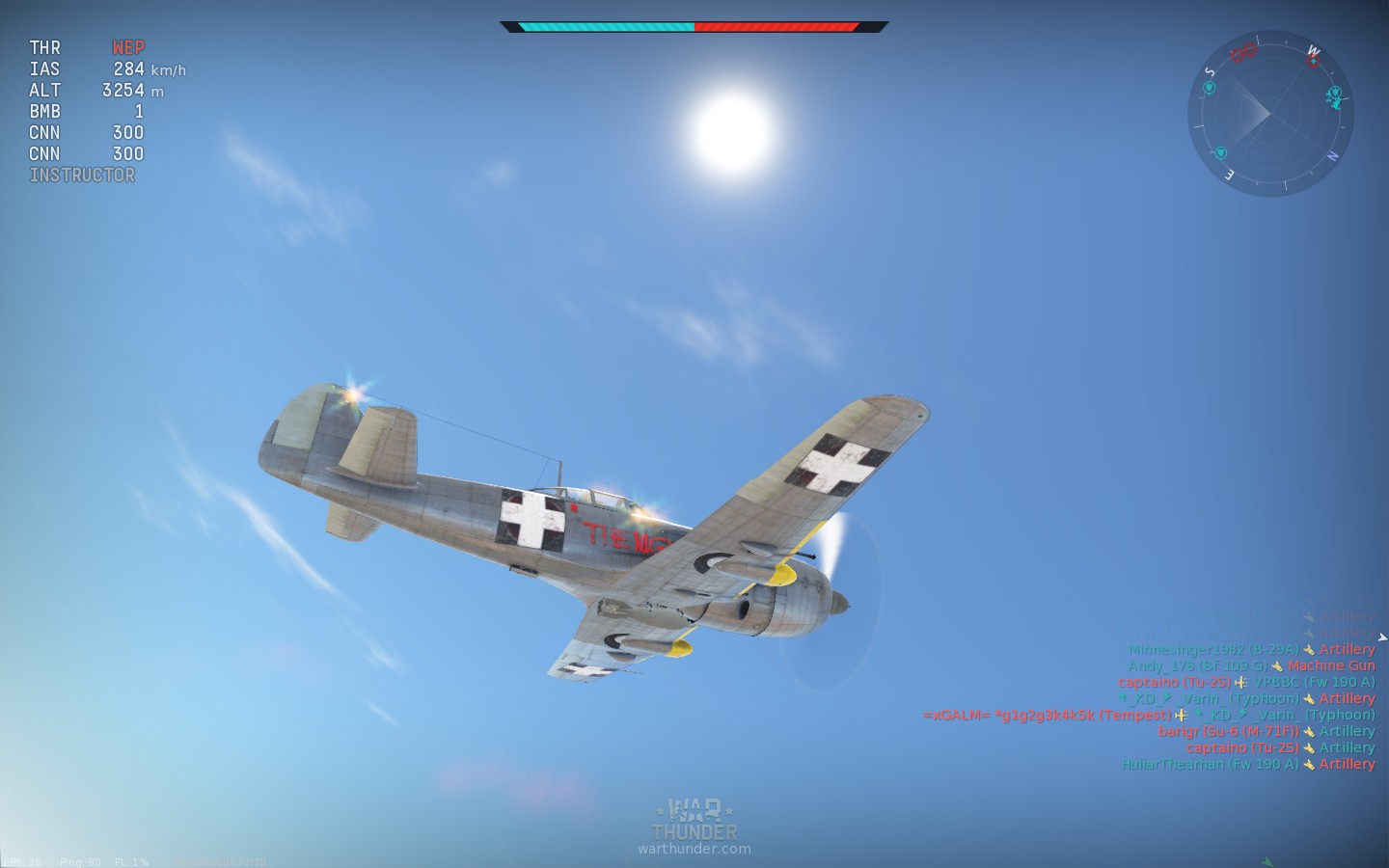Click the Andy_178 Machine Gun kill feed entry
The image size is (1389, 868).
pyautogui.click(x=1251, y=665)
